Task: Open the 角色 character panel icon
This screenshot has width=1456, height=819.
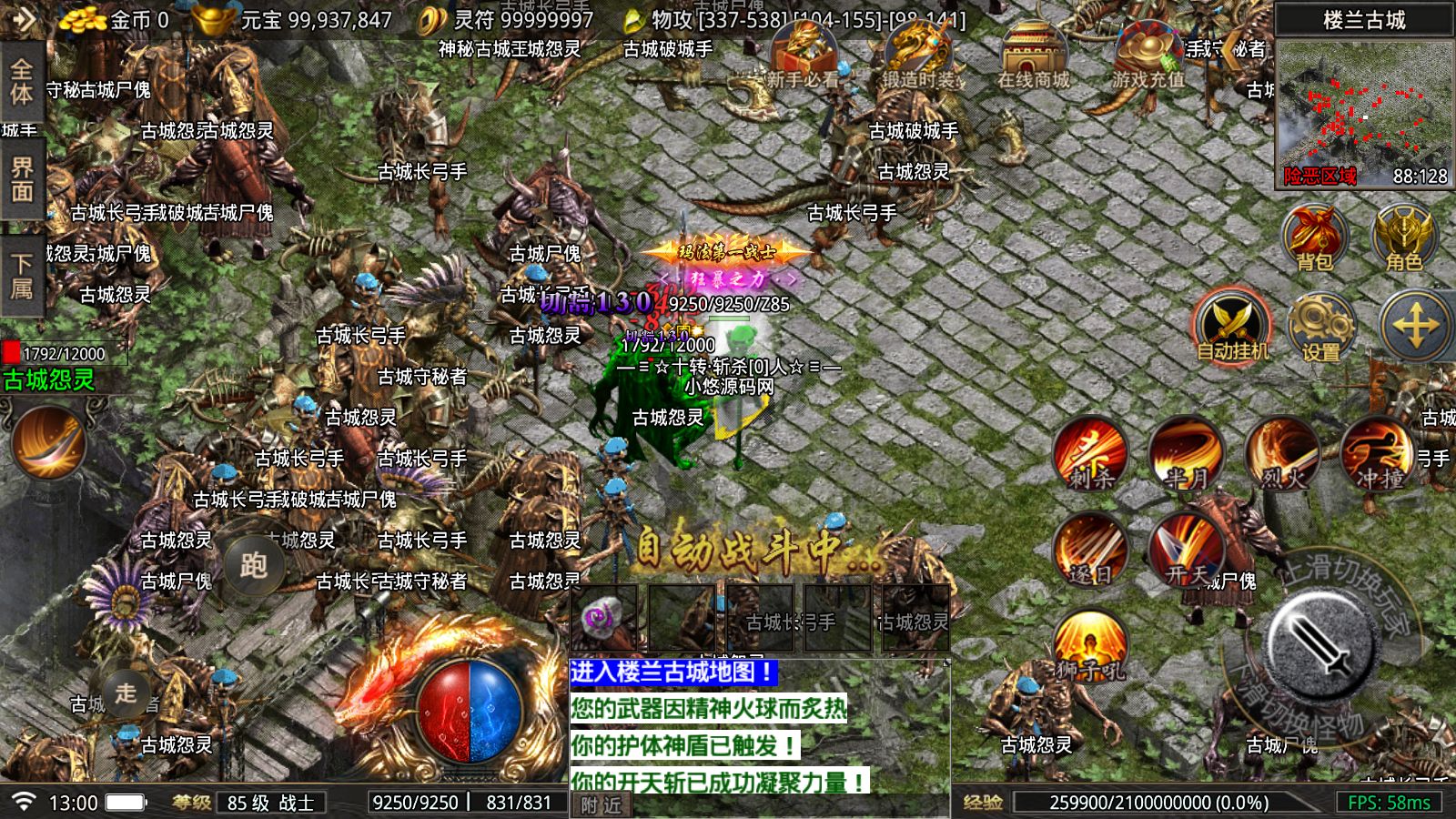Action: 1402,238
